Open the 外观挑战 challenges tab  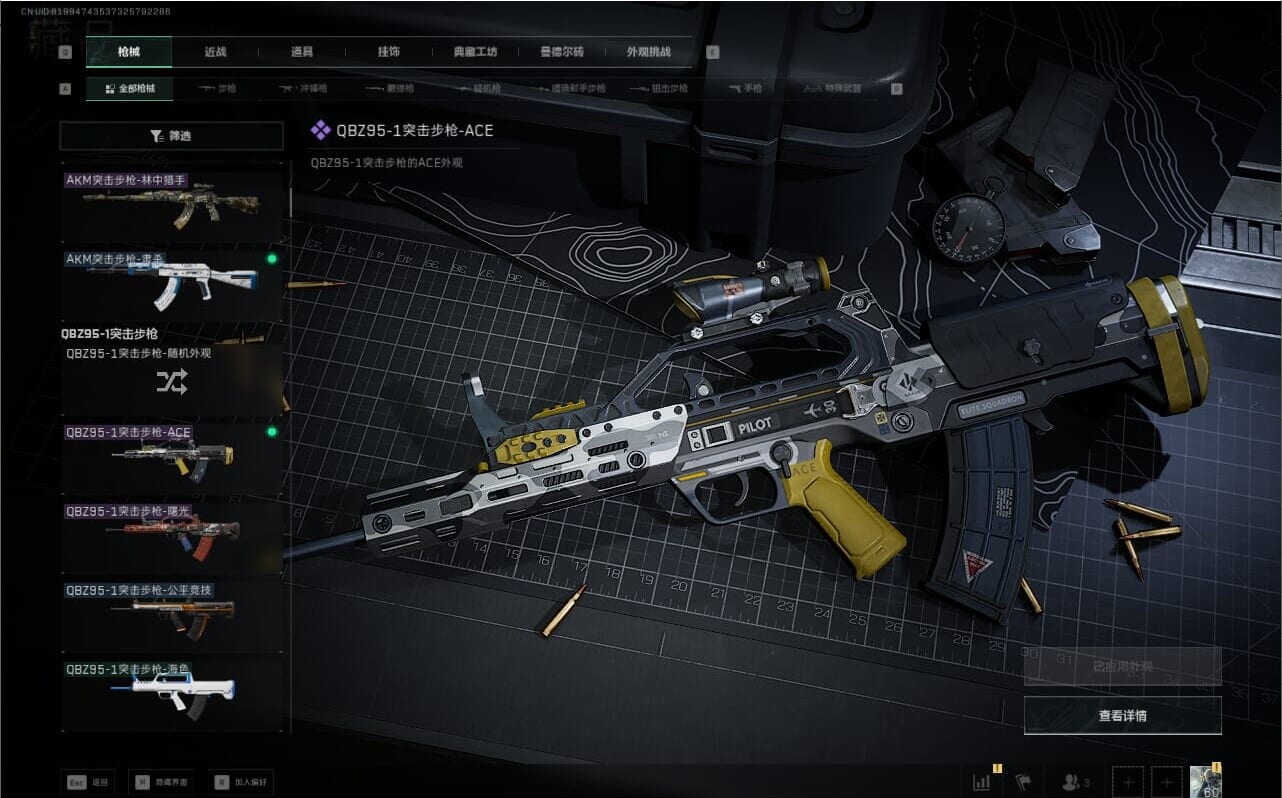(x=648, y=52)
